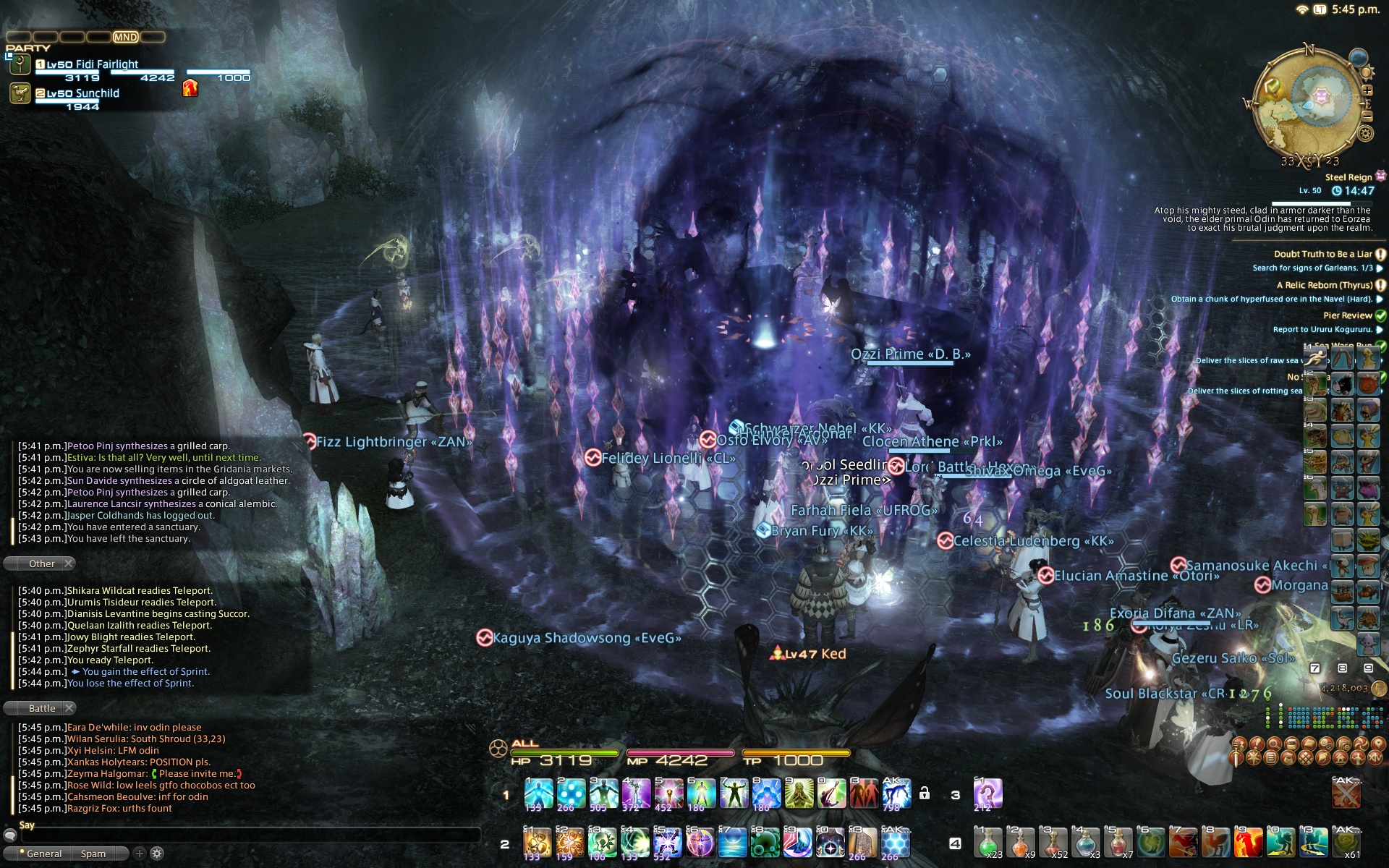1389x868 pixels.
Task: Select Fidi Fairlight in the party list
Action: pyautogui.click(x=92, y=64)
